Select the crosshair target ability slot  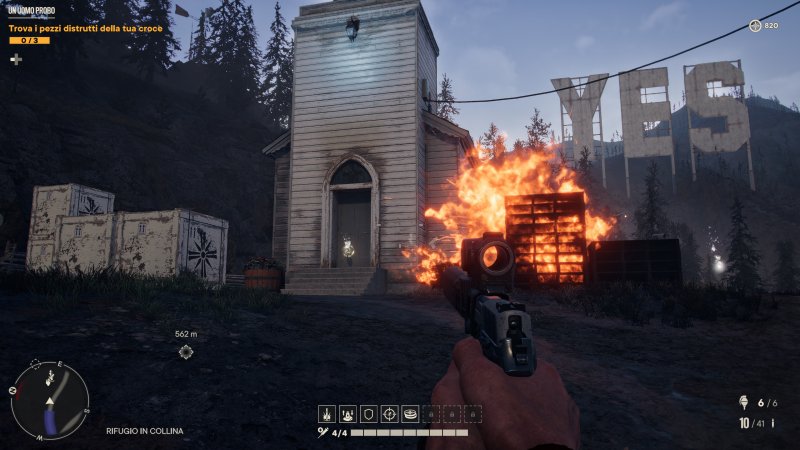(390, 413)
